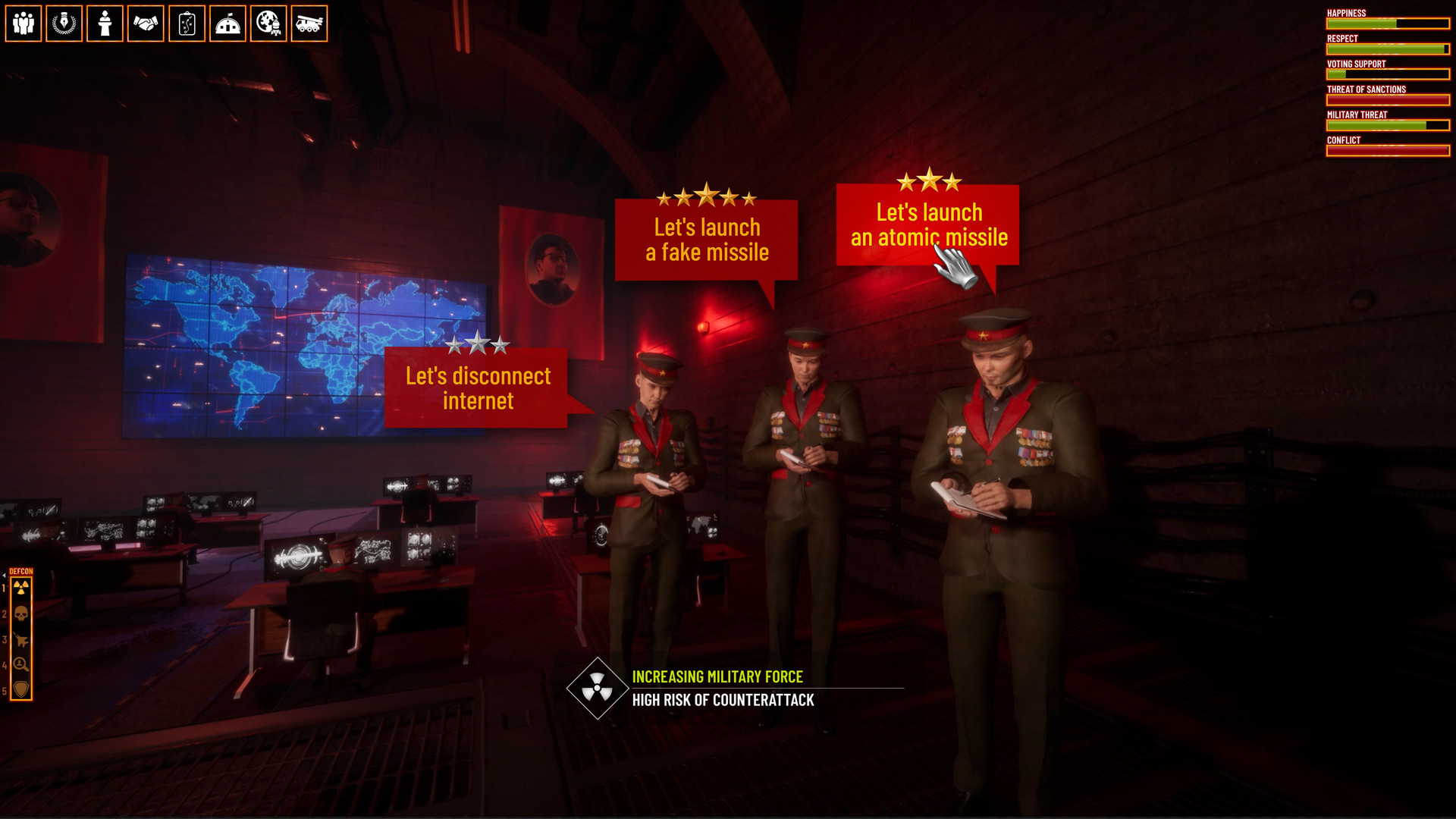This screenshot has width=1456, height=819.
Task: Click the missile launcher truck icon
Action: click(309, 24)
